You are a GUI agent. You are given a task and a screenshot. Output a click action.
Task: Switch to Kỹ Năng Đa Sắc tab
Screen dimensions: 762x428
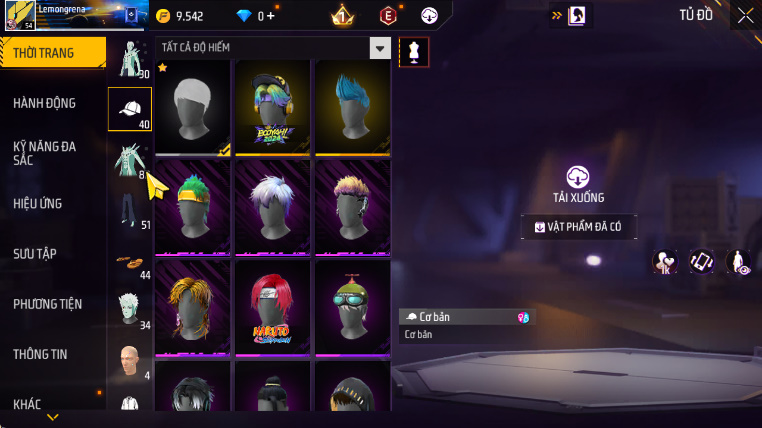pyautogui.click(x=45, y=153)
